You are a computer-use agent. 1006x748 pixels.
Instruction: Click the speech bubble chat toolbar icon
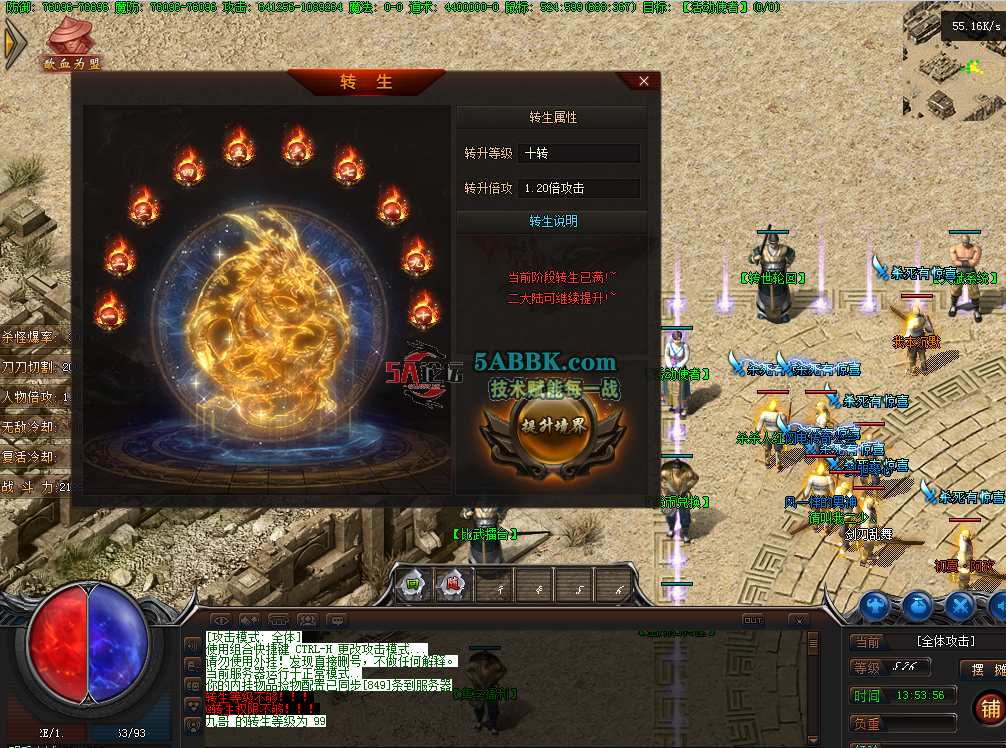click(x=336, y=621)
